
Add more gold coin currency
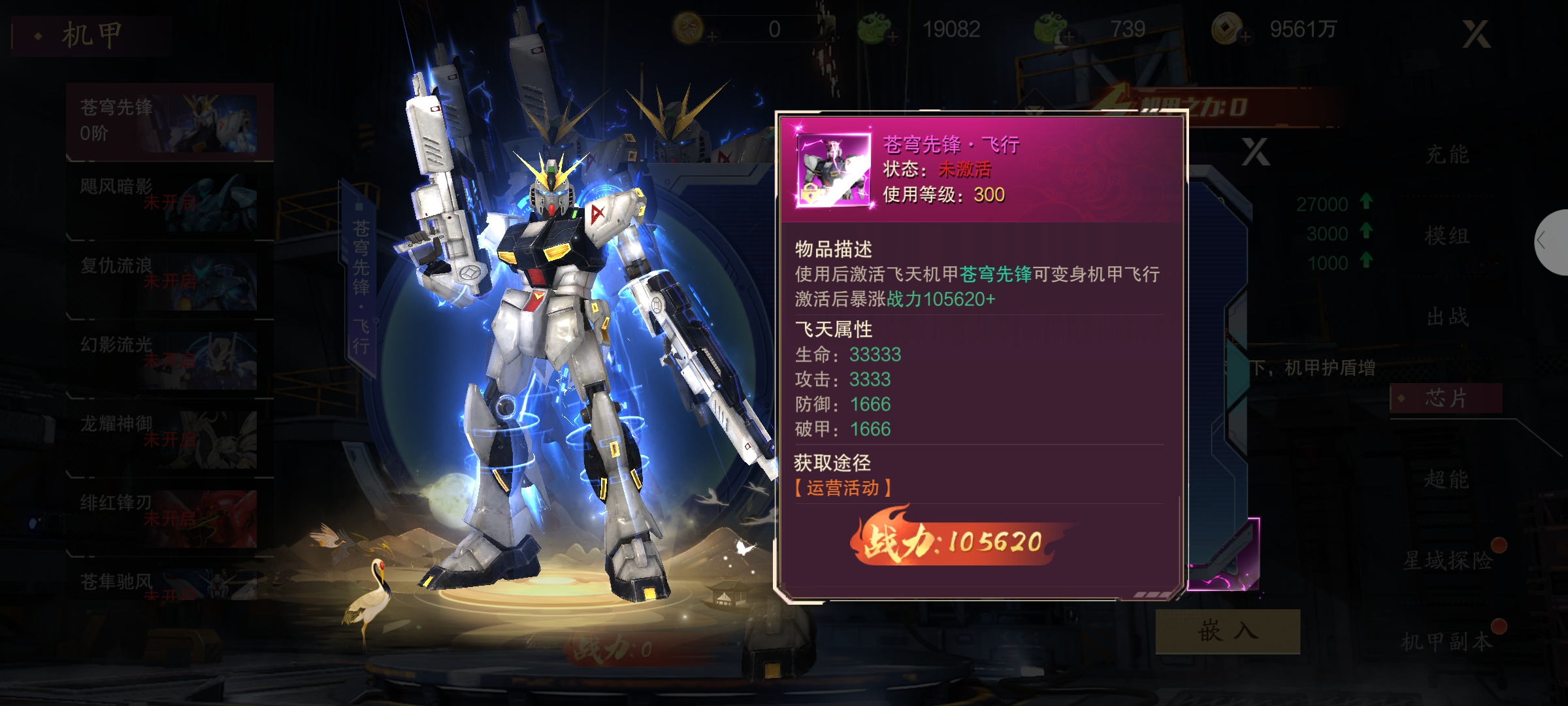[x=1245, y=37]
